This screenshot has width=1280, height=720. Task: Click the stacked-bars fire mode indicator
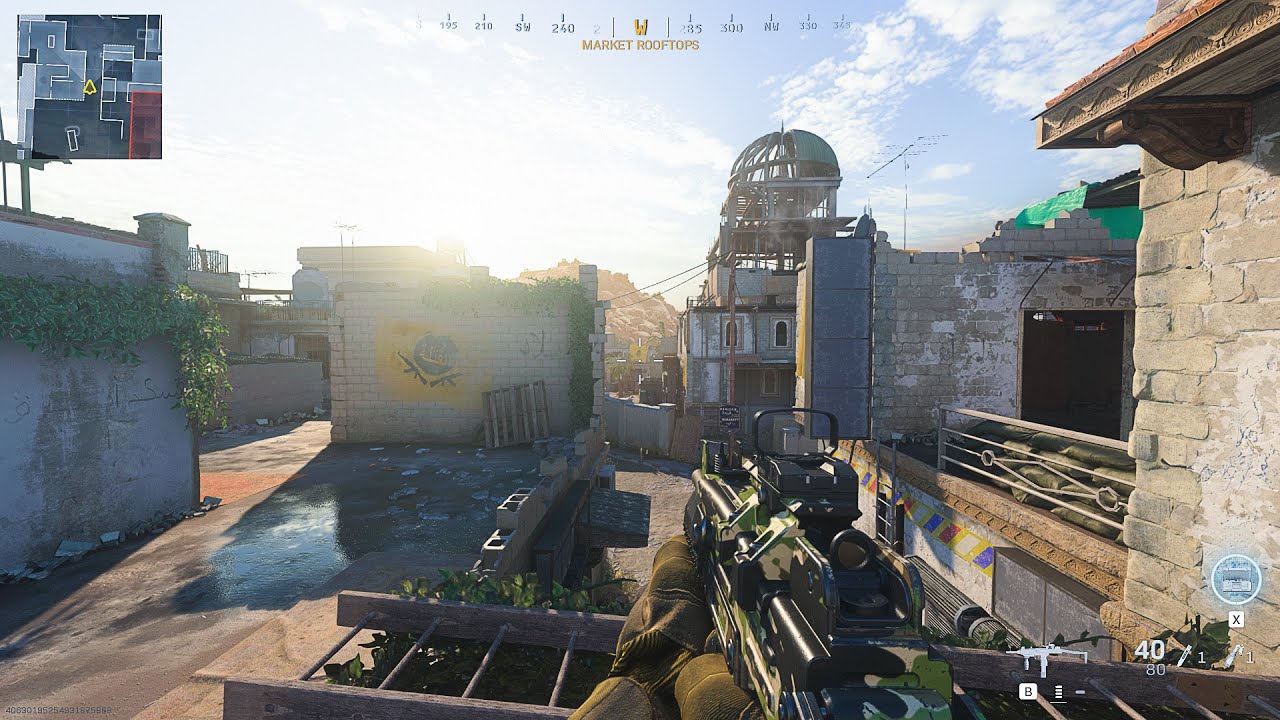point(1058,691)
